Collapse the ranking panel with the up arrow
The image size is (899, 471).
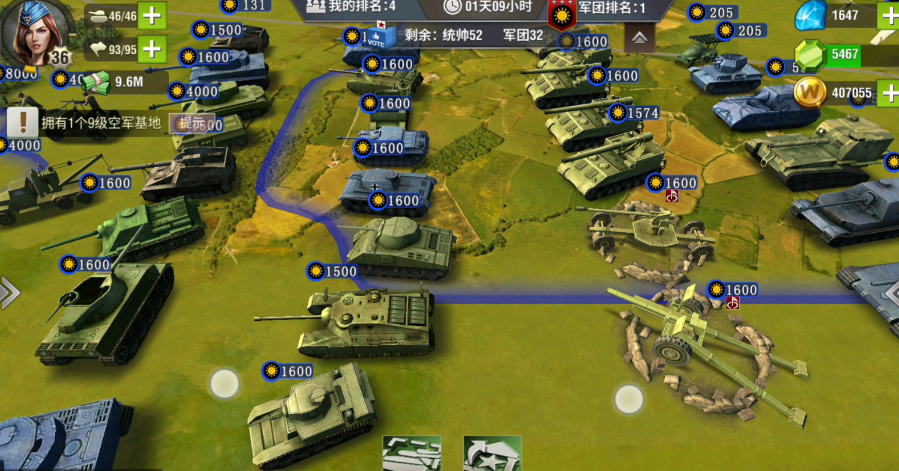639,39
